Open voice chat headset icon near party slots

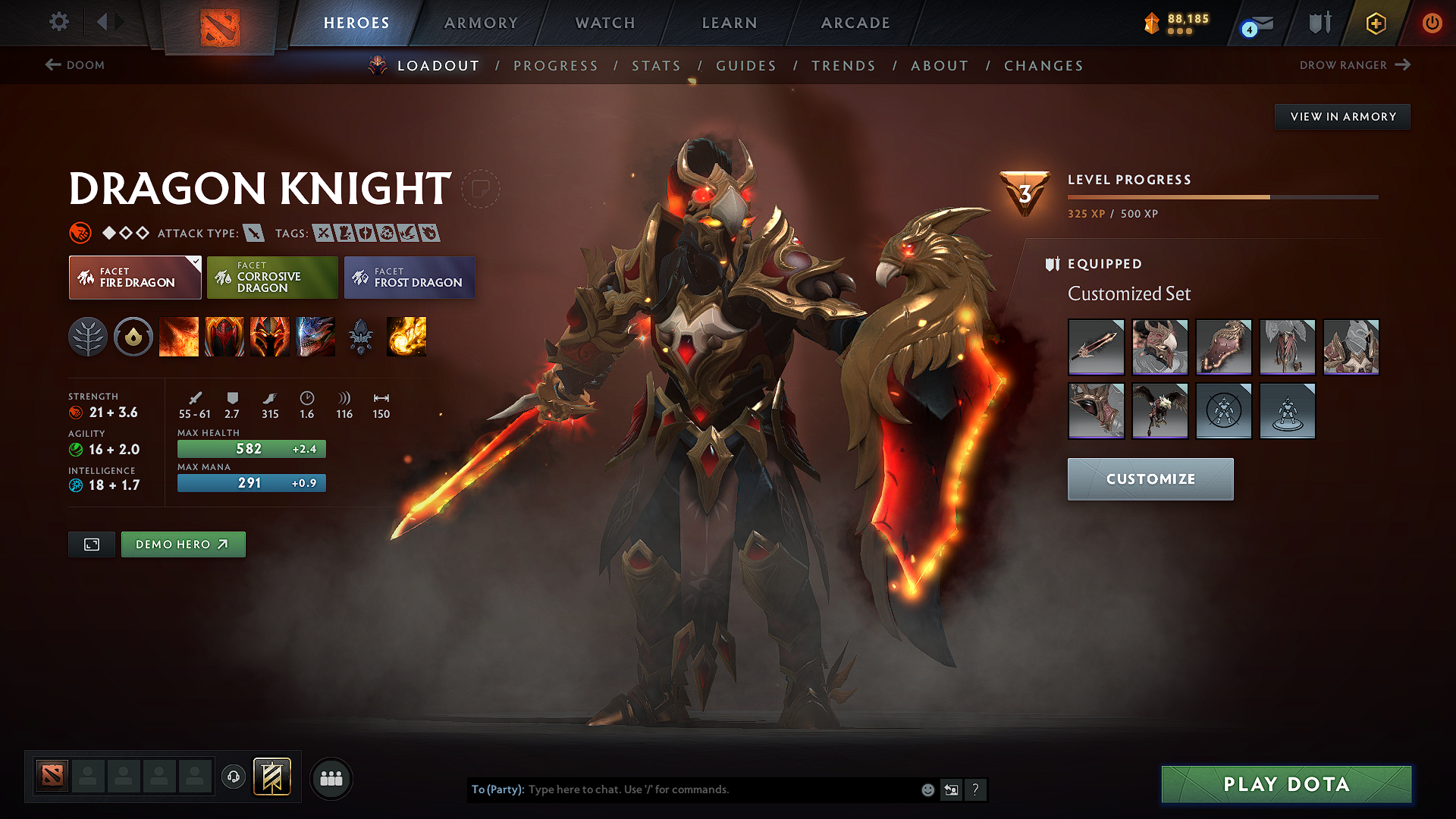coord(233,777)
